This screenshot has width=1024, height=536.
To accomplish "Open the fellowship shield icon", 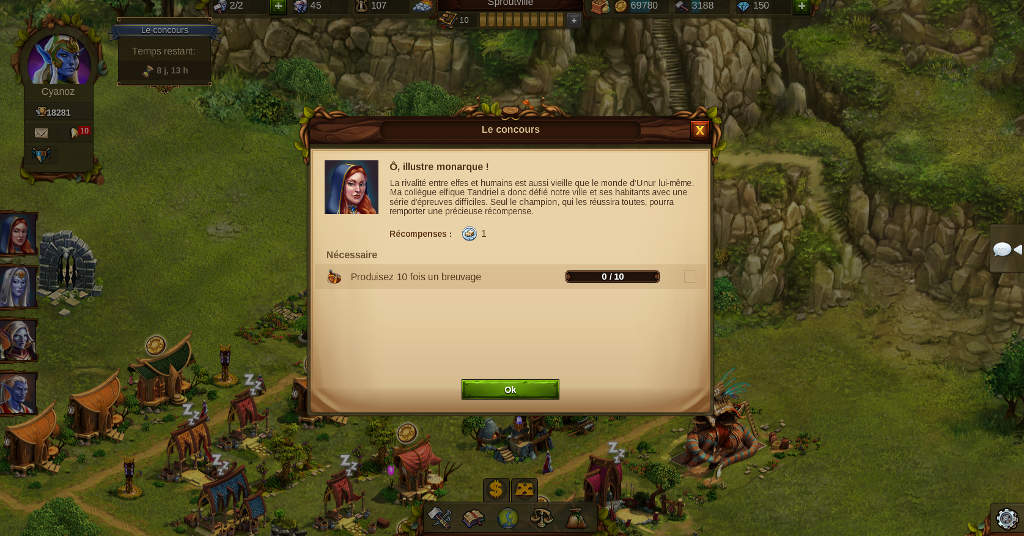I will click(x=41, y=155).
